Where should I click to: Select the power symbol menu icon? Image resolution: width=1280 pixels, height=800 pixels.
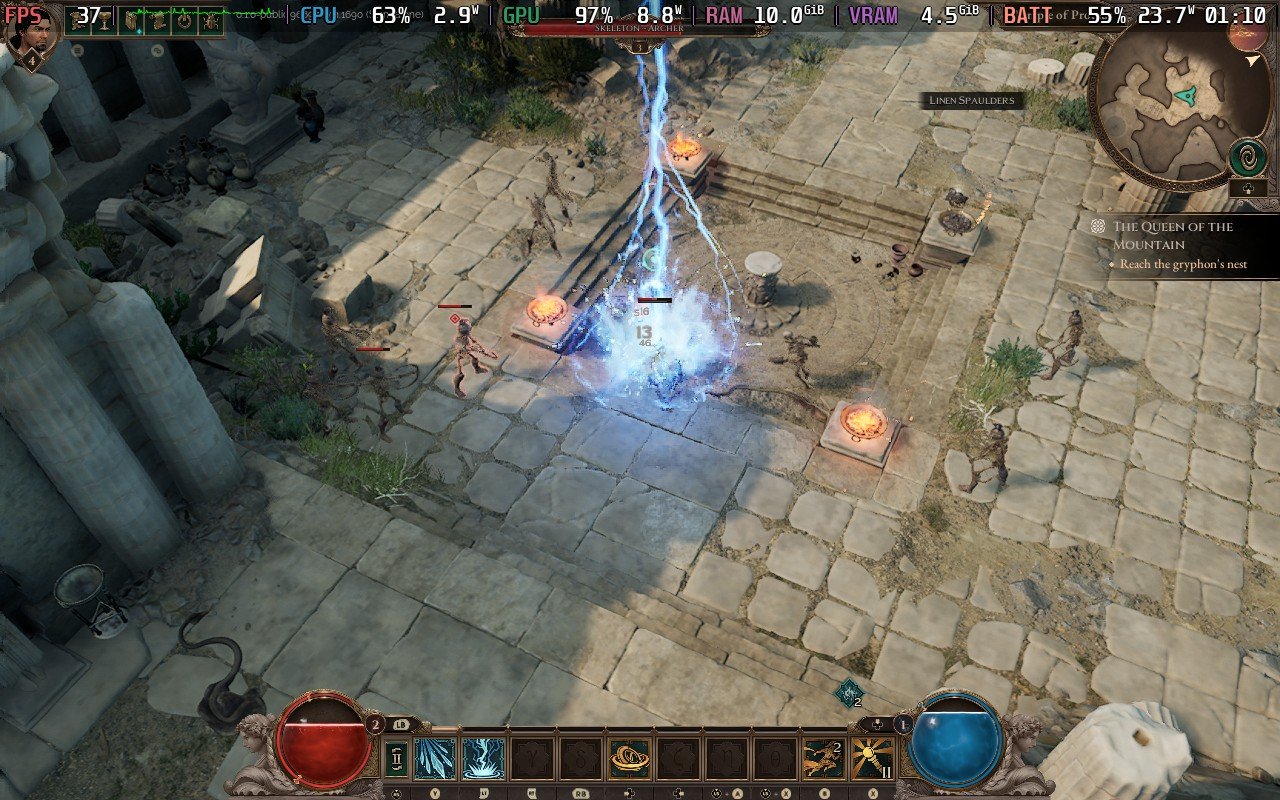point(184,20)
